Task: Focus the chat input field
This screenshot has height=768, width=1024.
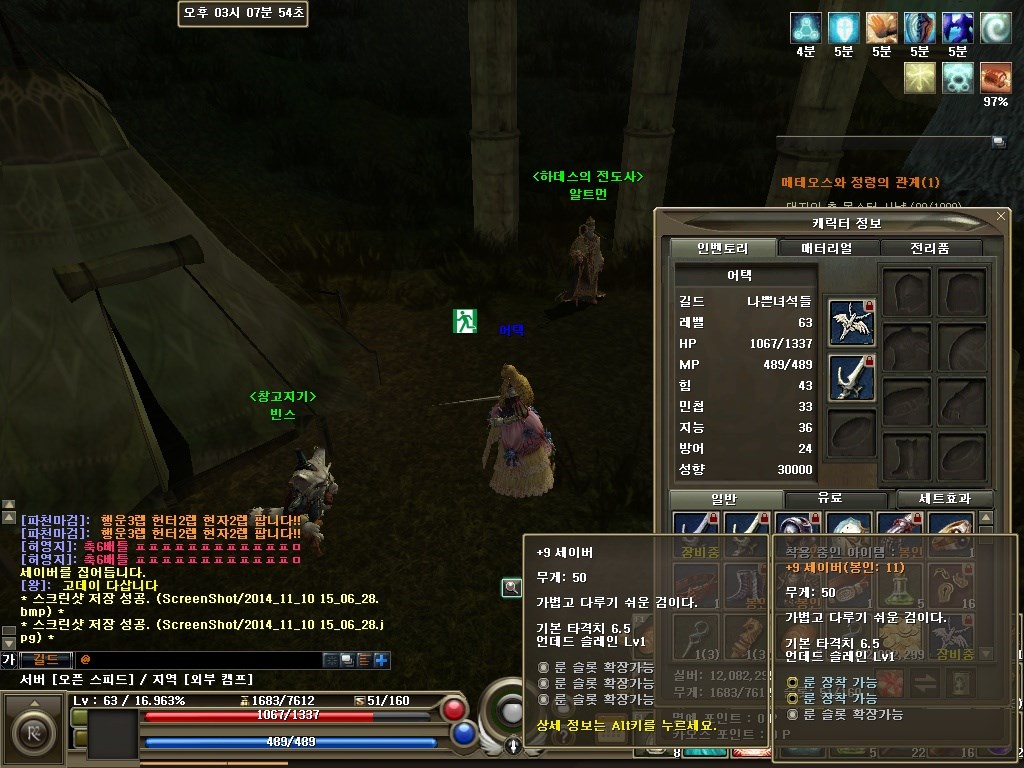Action: (x=200, y=660)
